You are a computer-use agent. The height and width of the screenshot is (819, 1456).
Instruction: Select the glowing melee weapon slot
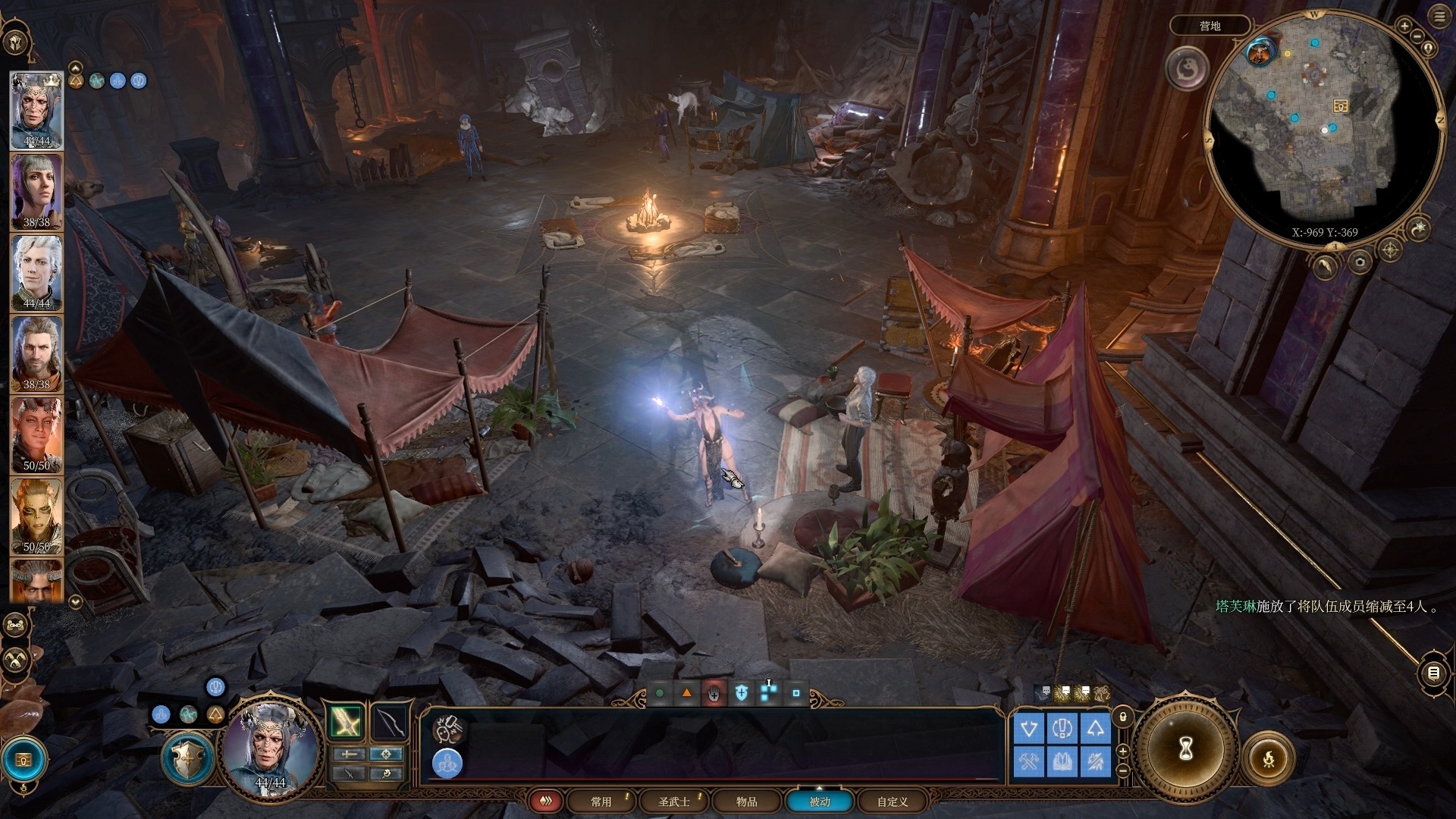coord(347,721)
